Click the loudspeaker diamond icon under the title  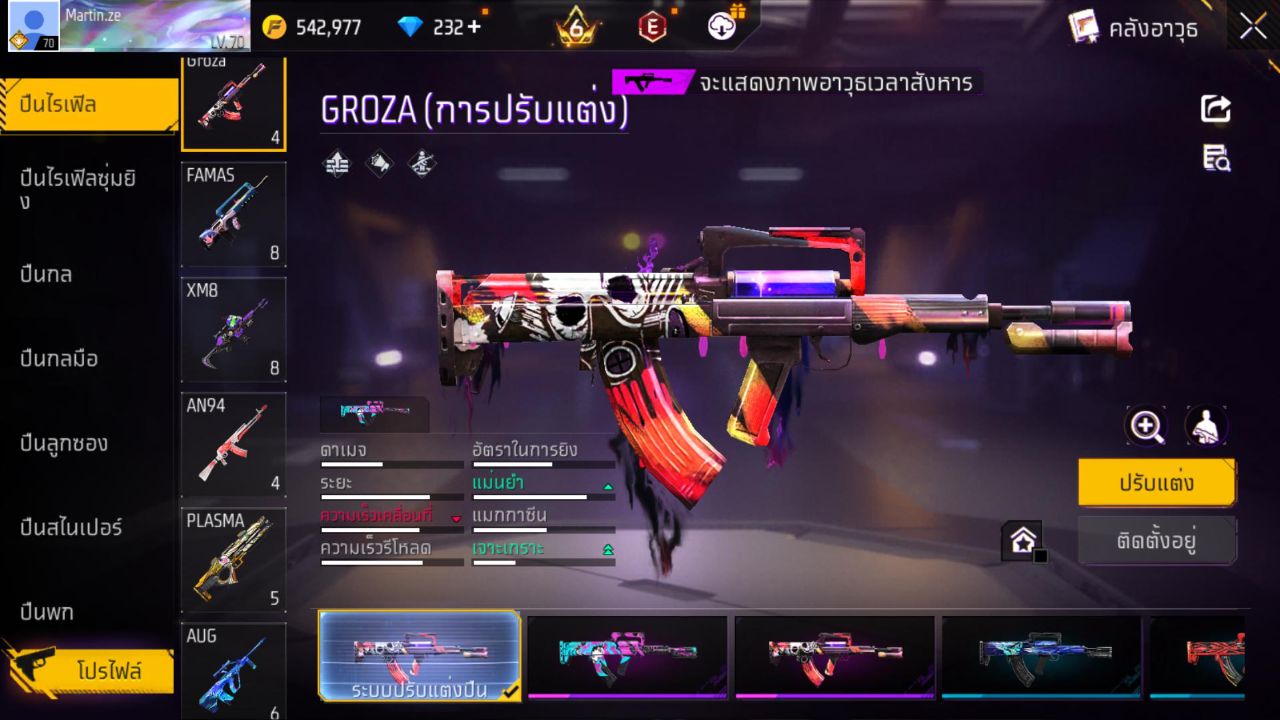pos(379,164)
